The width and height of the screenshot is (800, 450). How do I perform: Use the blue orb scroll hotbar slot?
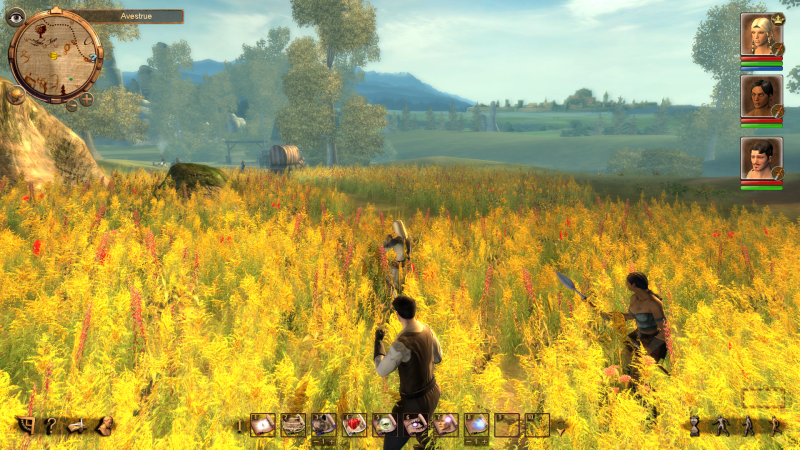(x=476, y=425)
